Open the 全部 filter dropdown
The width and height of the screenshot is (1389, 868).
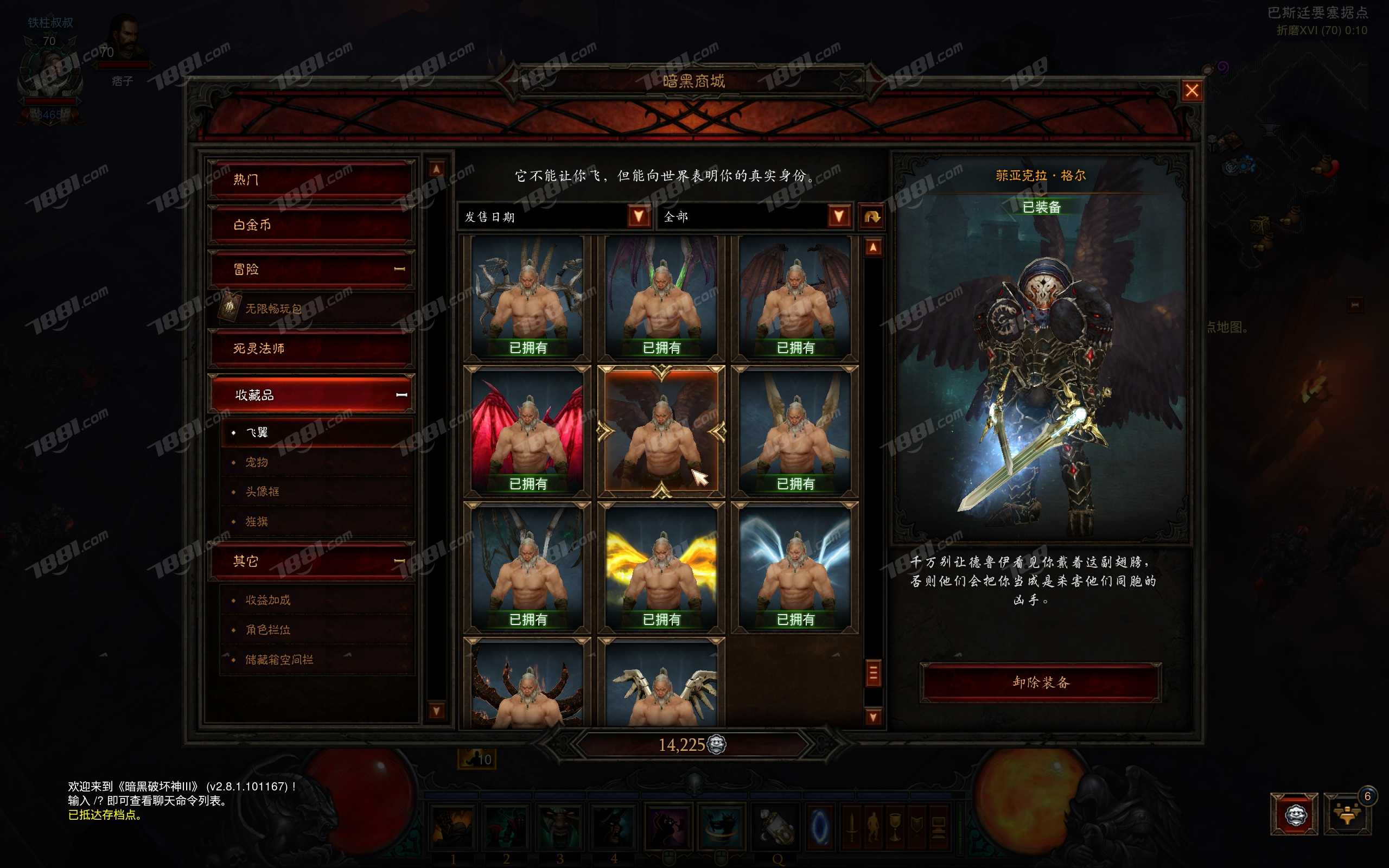point(839,216)
